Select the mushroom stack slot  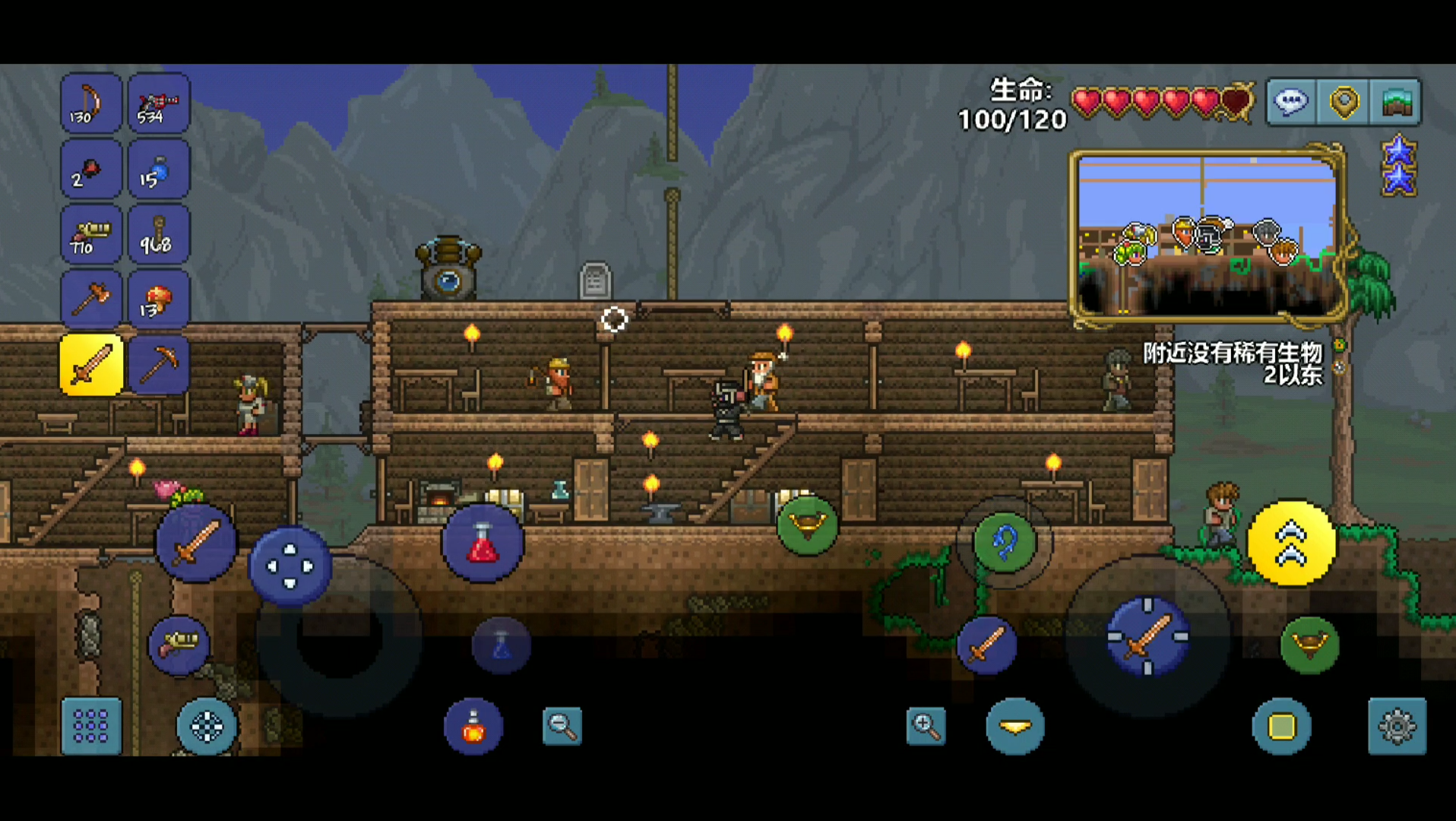click(158, 300)
